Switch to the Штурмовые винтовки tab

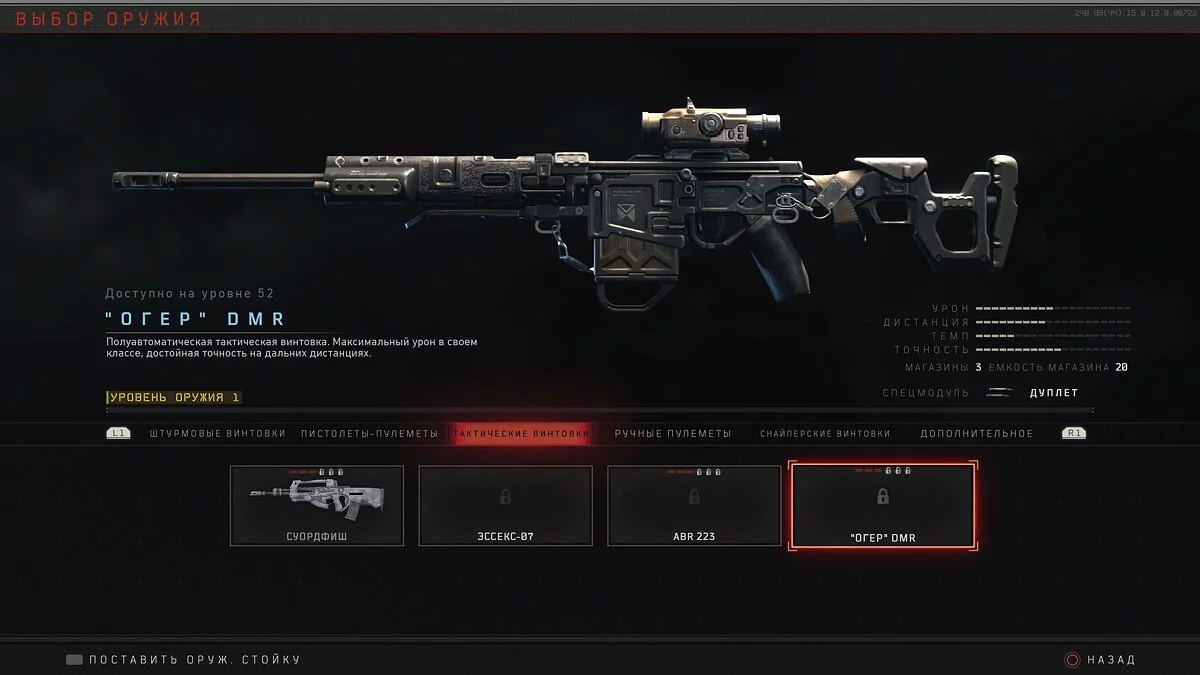click(x=217, y=433)
